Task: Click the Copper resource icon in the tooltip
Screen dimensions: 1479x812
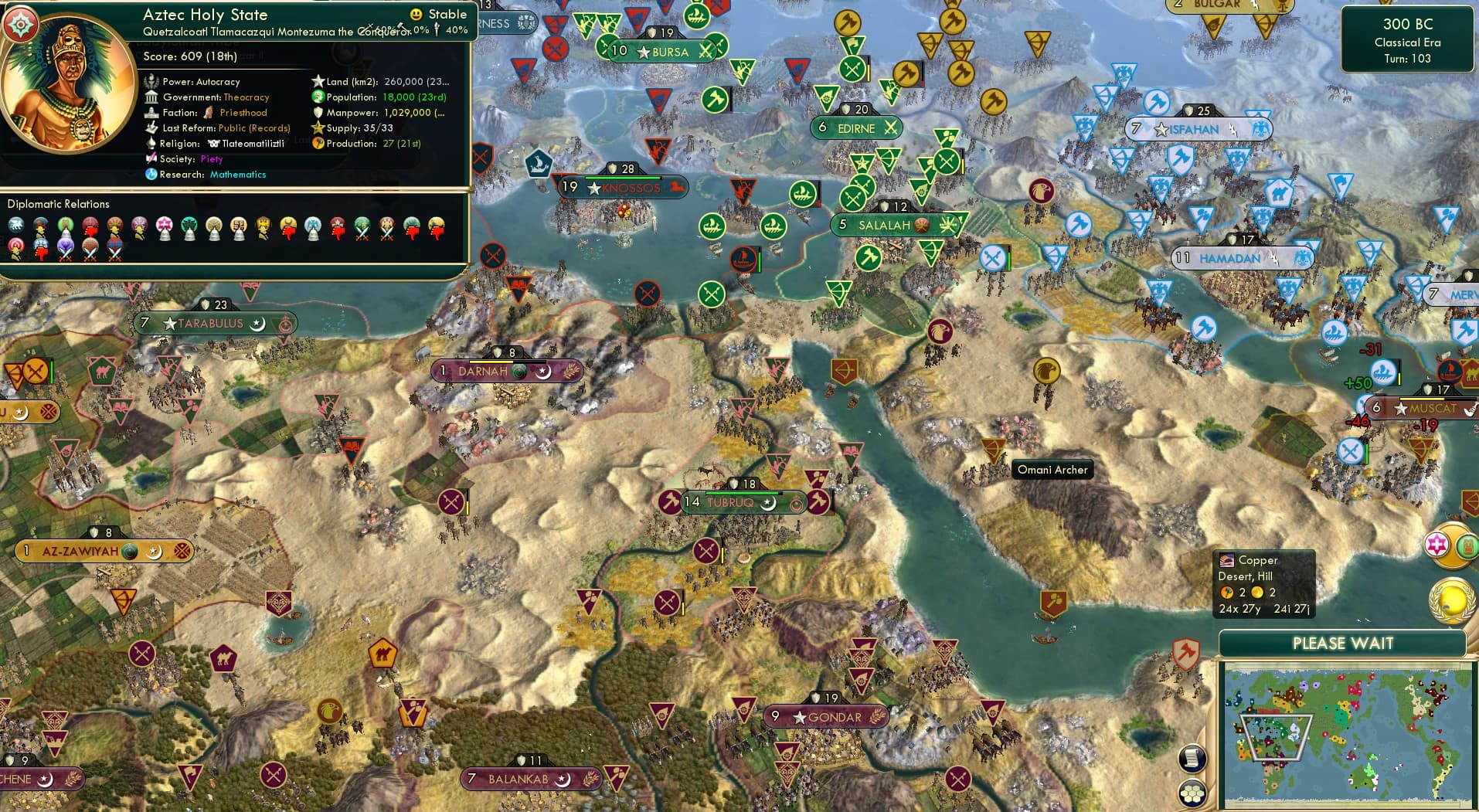Action: click(x=1229, y=560)
